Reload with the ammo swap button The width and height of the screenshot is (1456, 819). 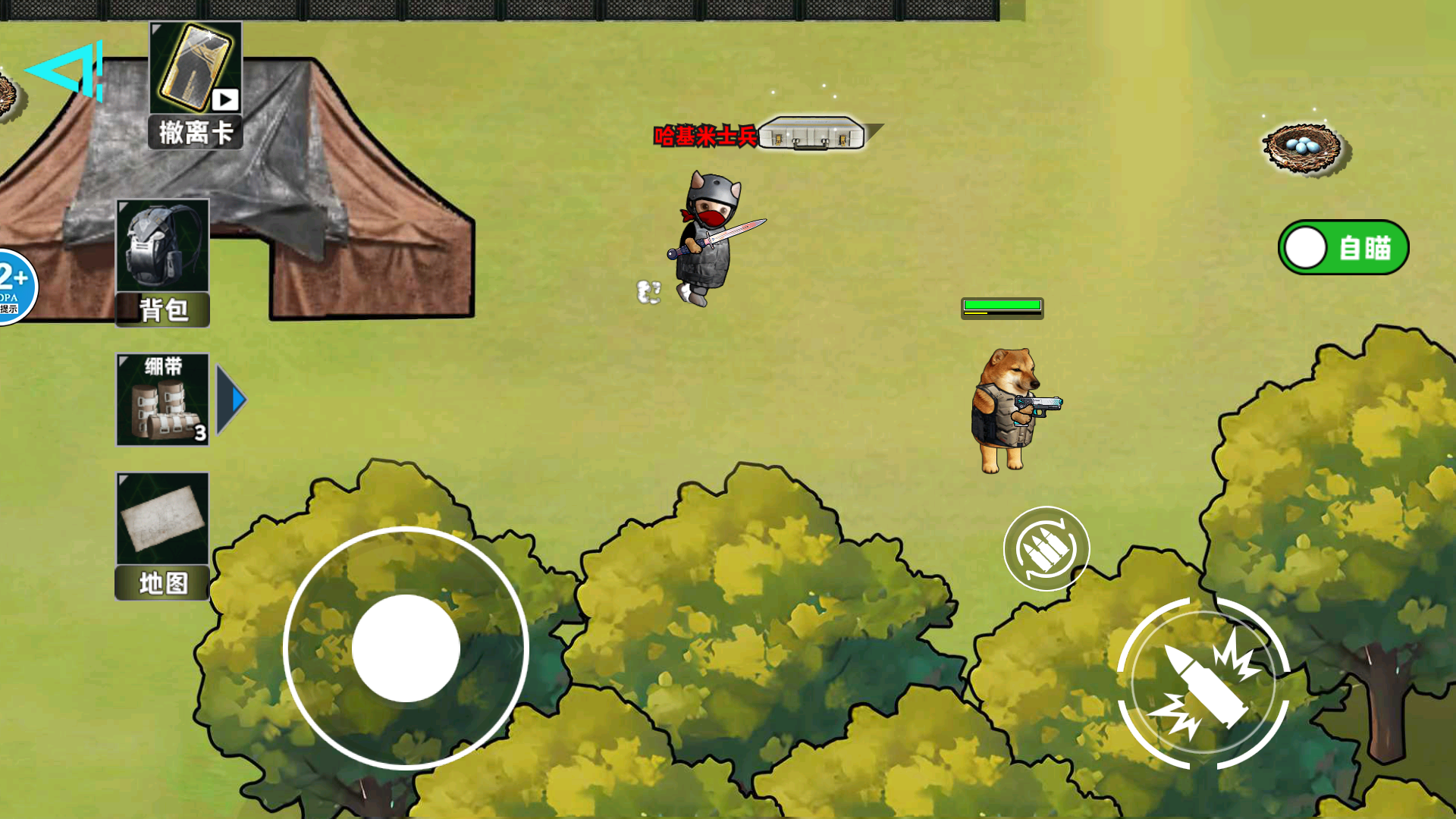[x=1046, y=548]
